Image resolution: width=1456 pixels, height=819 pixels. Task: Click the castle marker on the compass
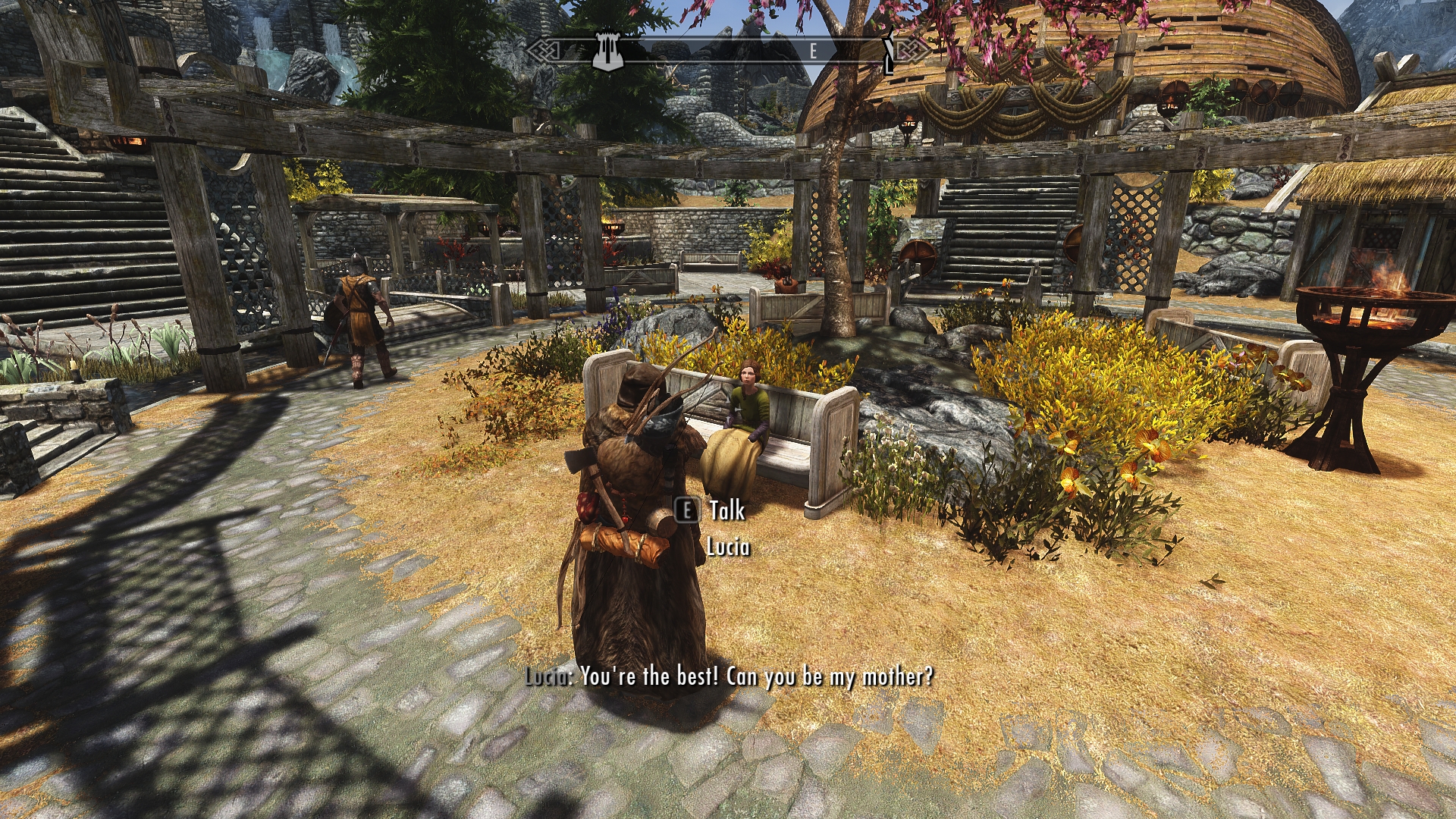click(x=607, y=51)
